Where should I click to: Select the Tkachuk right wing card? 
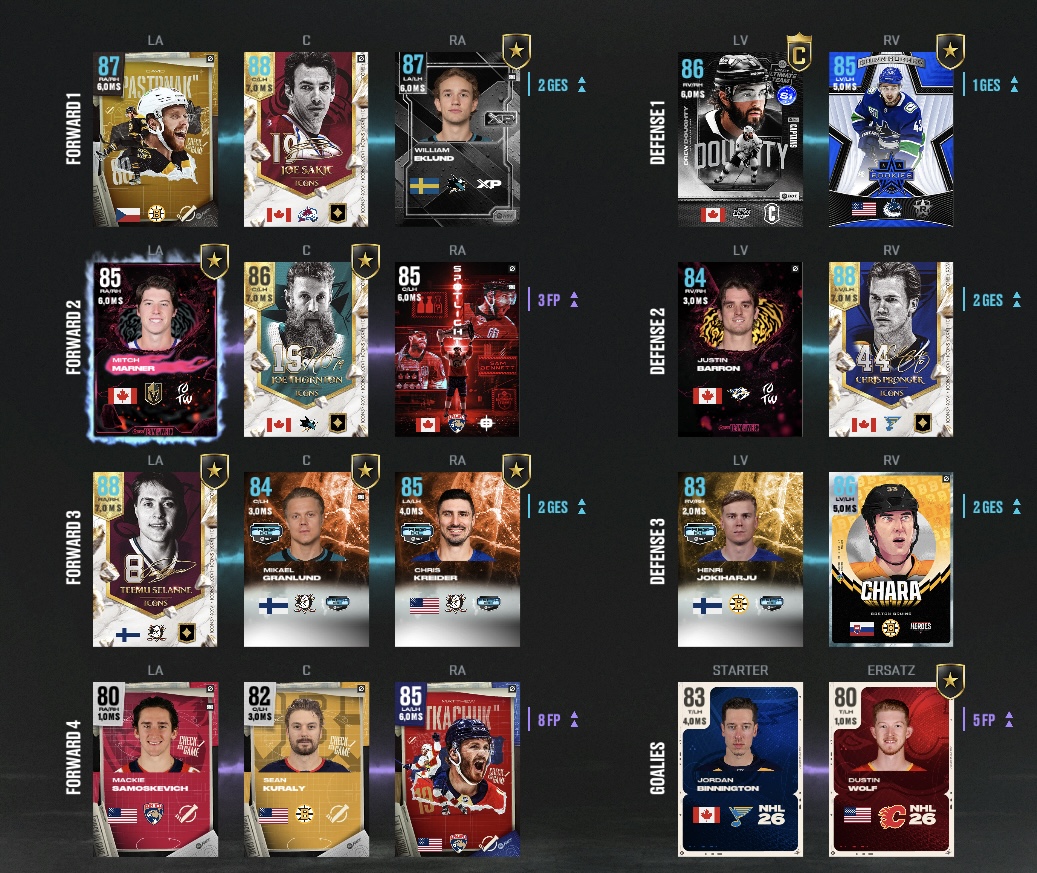click(x=457, y=769)
